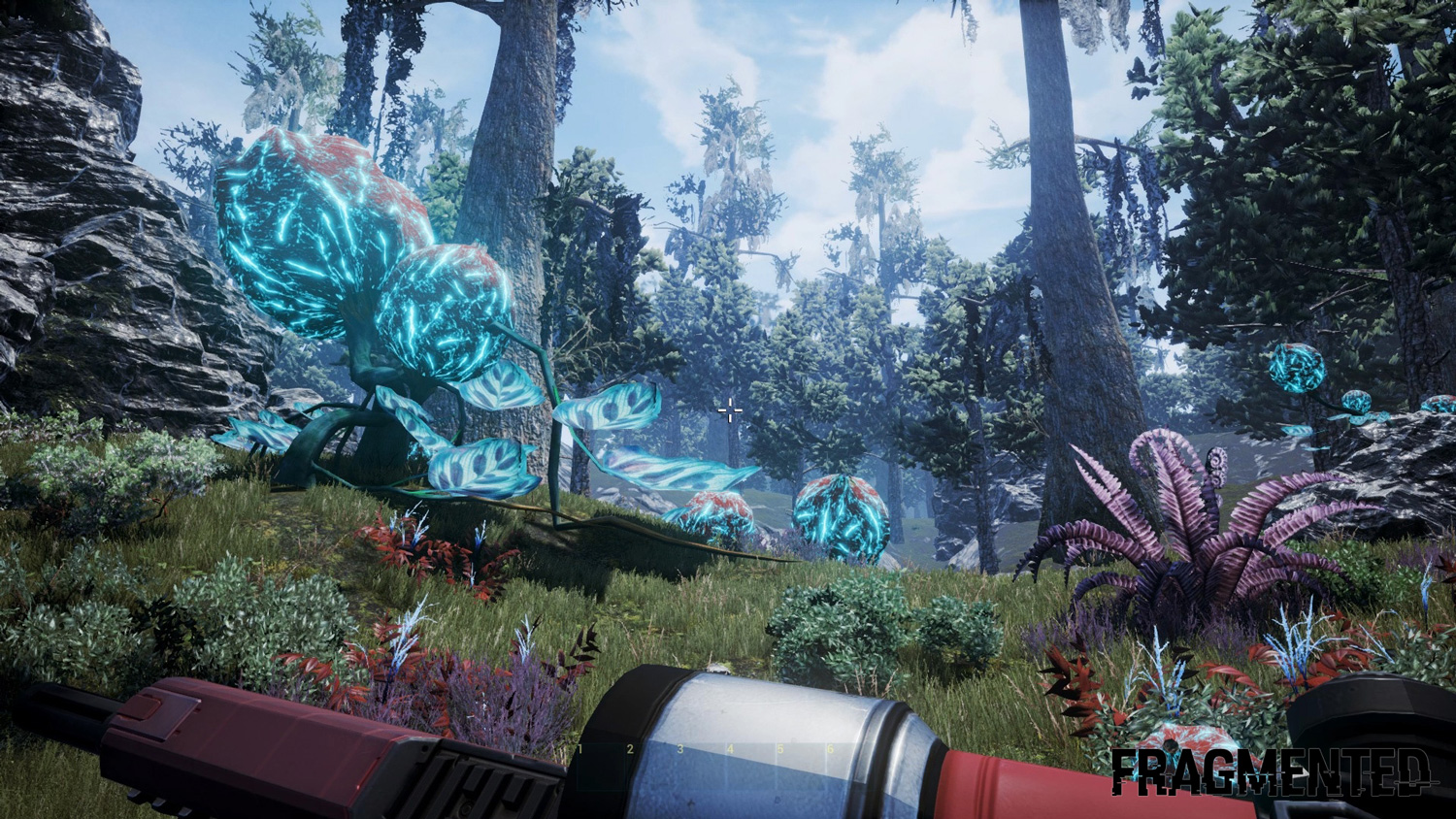Screen dimensions: 1456x819
Task: Click the hotbar slot marked 4
Action: click(x=748, y=767)
